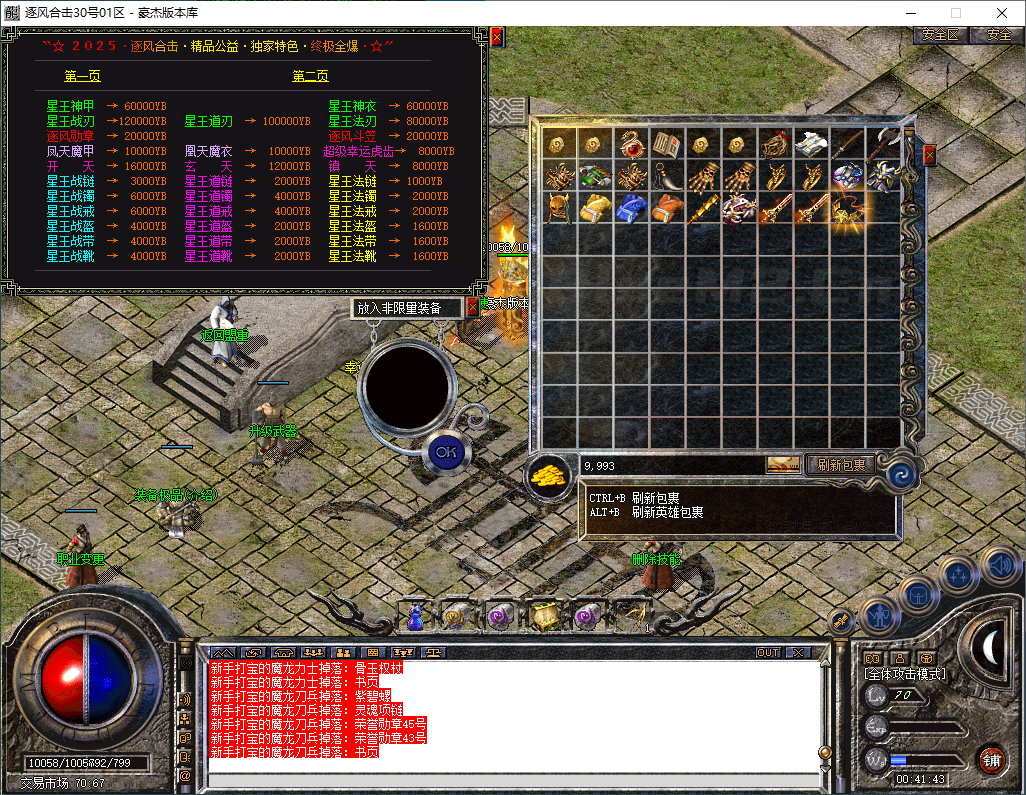
Task: Click the red 铺 shop button
Action: 991,758
